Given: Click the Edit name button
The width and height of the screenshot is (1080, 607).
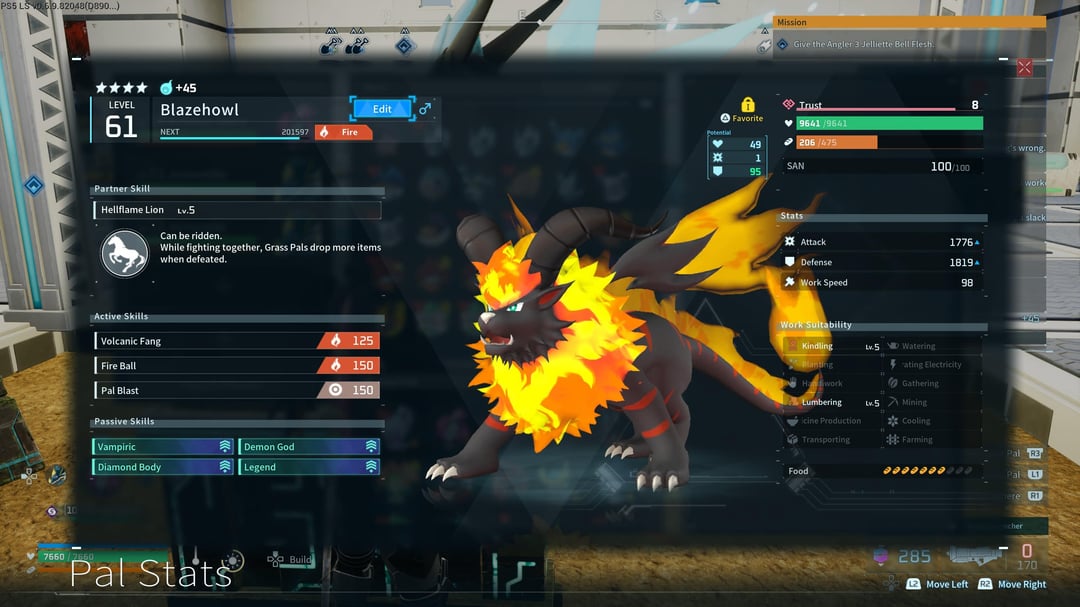Looking at the screenshot, I should [x=382, y=109].
